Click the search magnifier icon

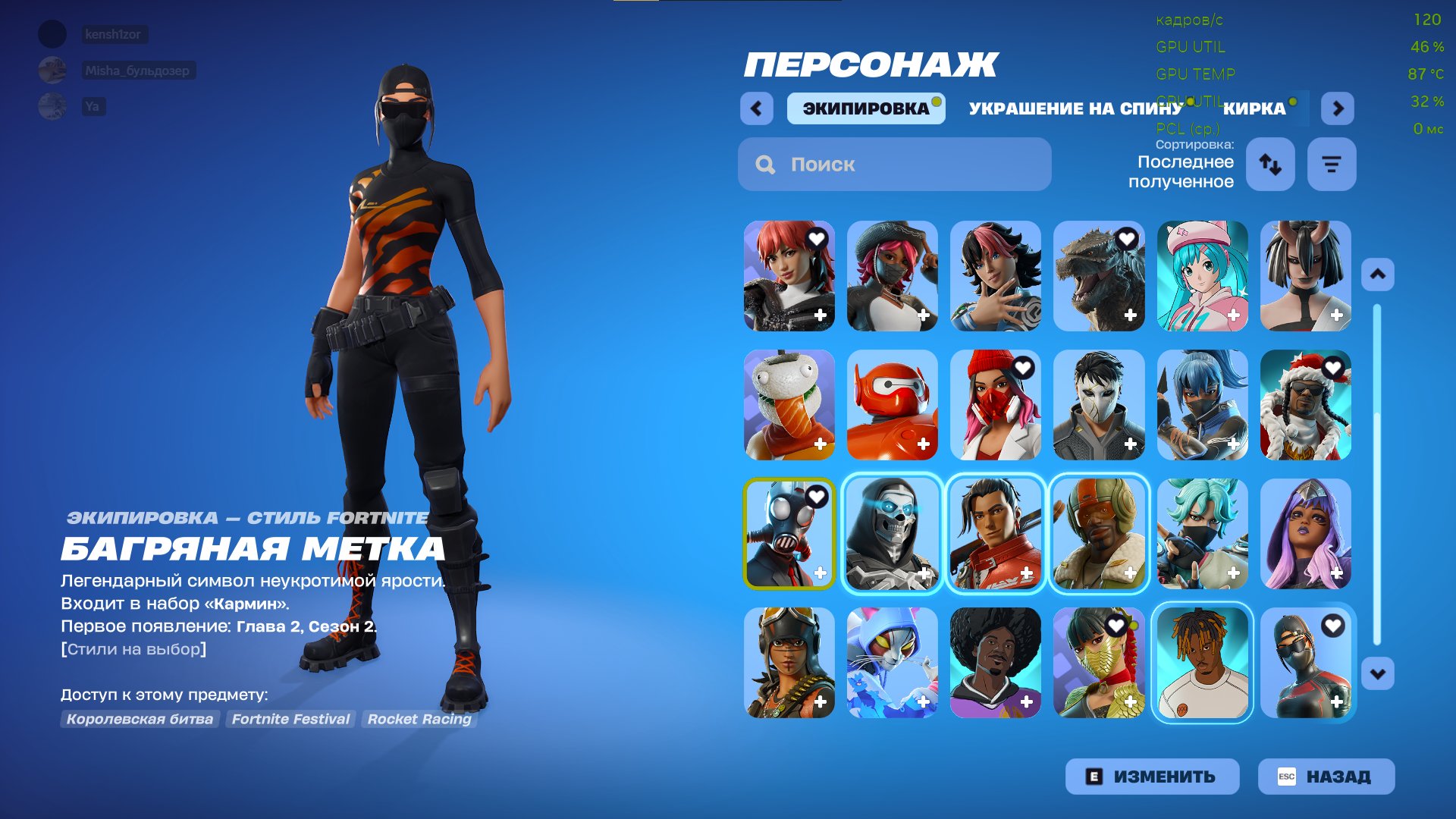(x=766, y=164)
